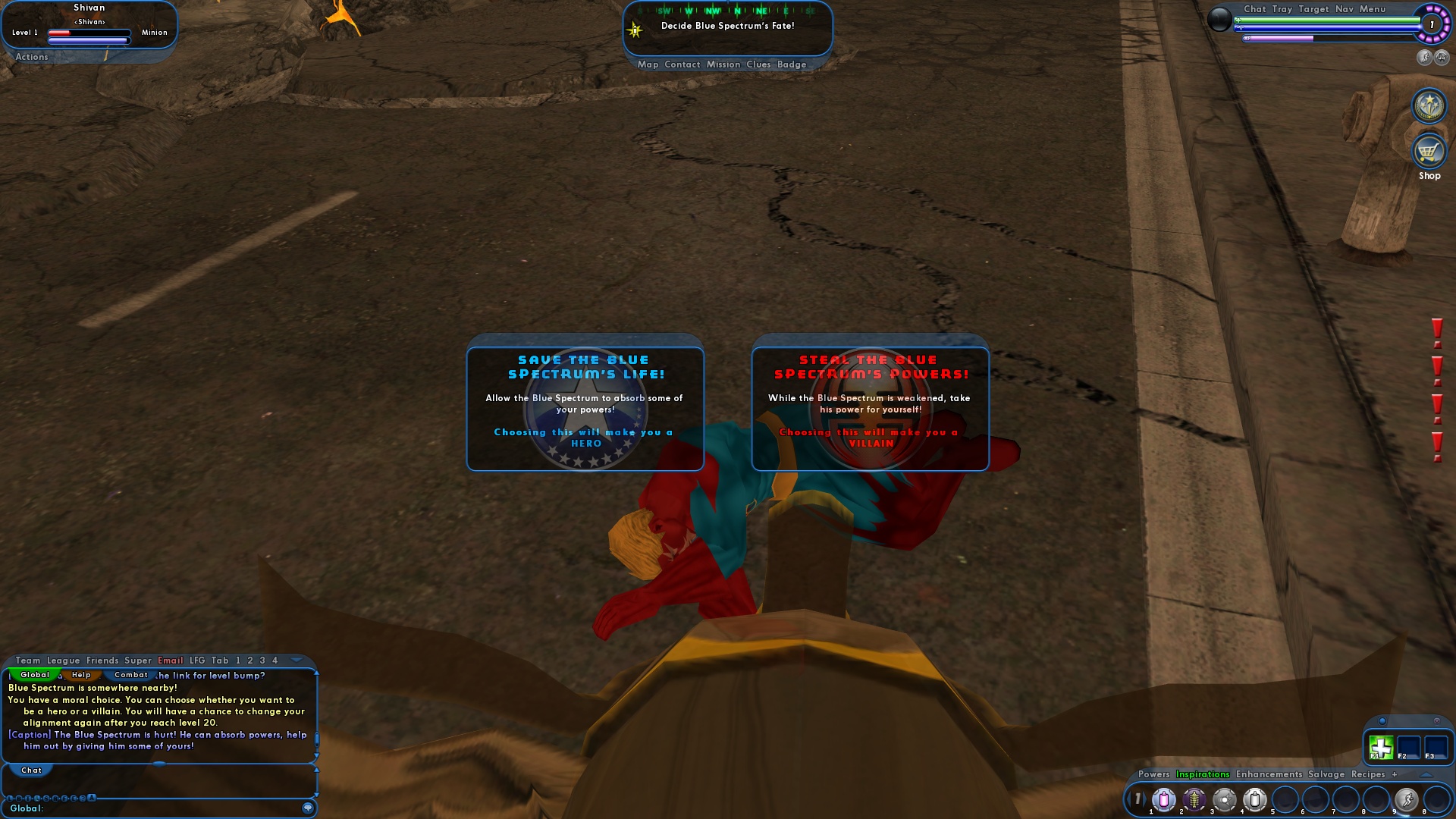Advance the power tray page with the right arrow
This screenshot has width=1456, height=819.
point(1146,799)
